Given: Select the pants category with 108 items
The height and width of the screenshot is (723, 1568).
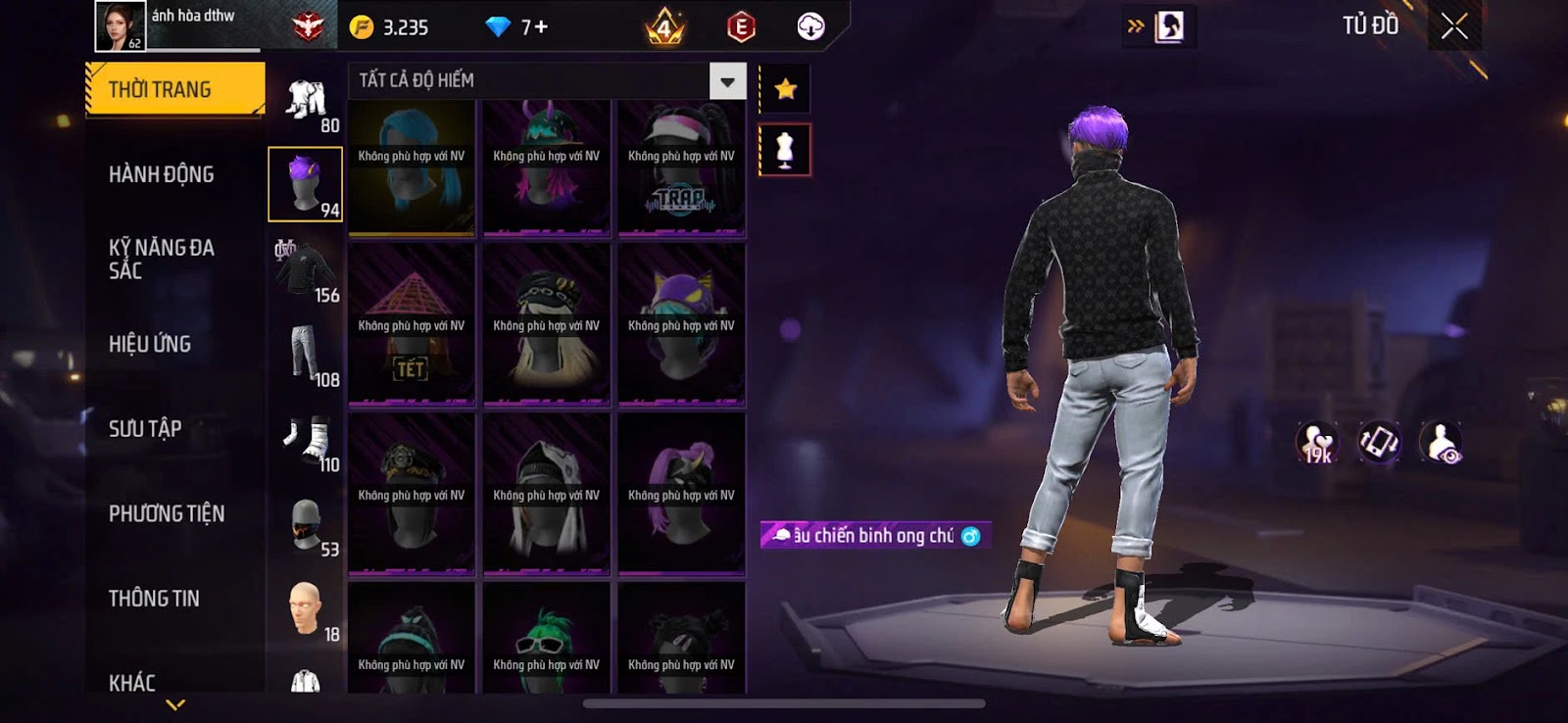Looking at the screenshot, I should 306,354.
